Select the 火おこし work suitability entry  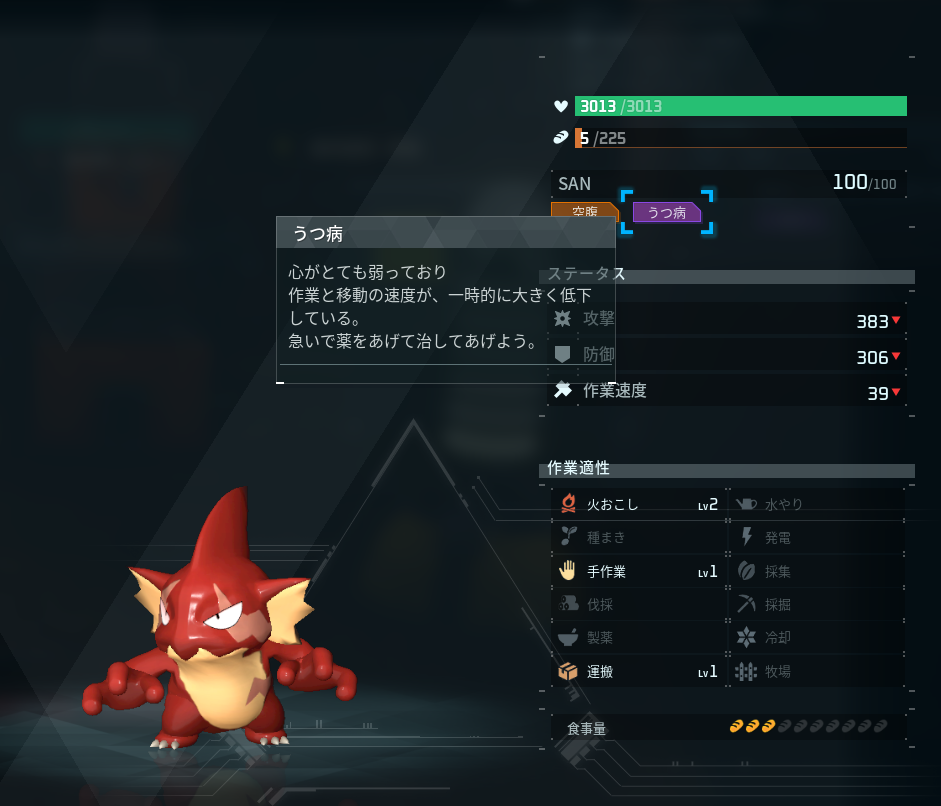coord(638,505)
